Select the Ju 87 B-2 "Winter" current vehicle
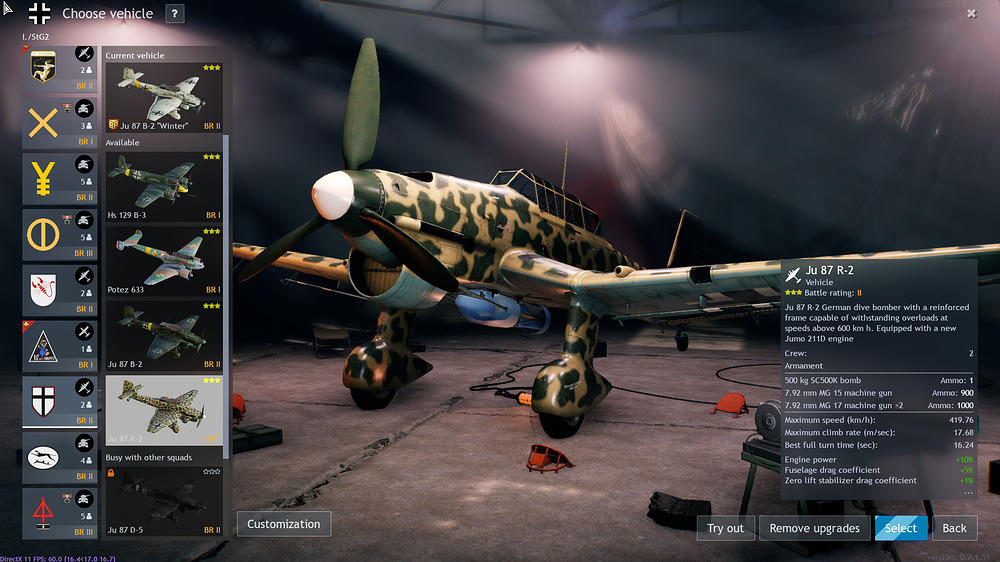The image size is (1000, 562). point(165,97)
